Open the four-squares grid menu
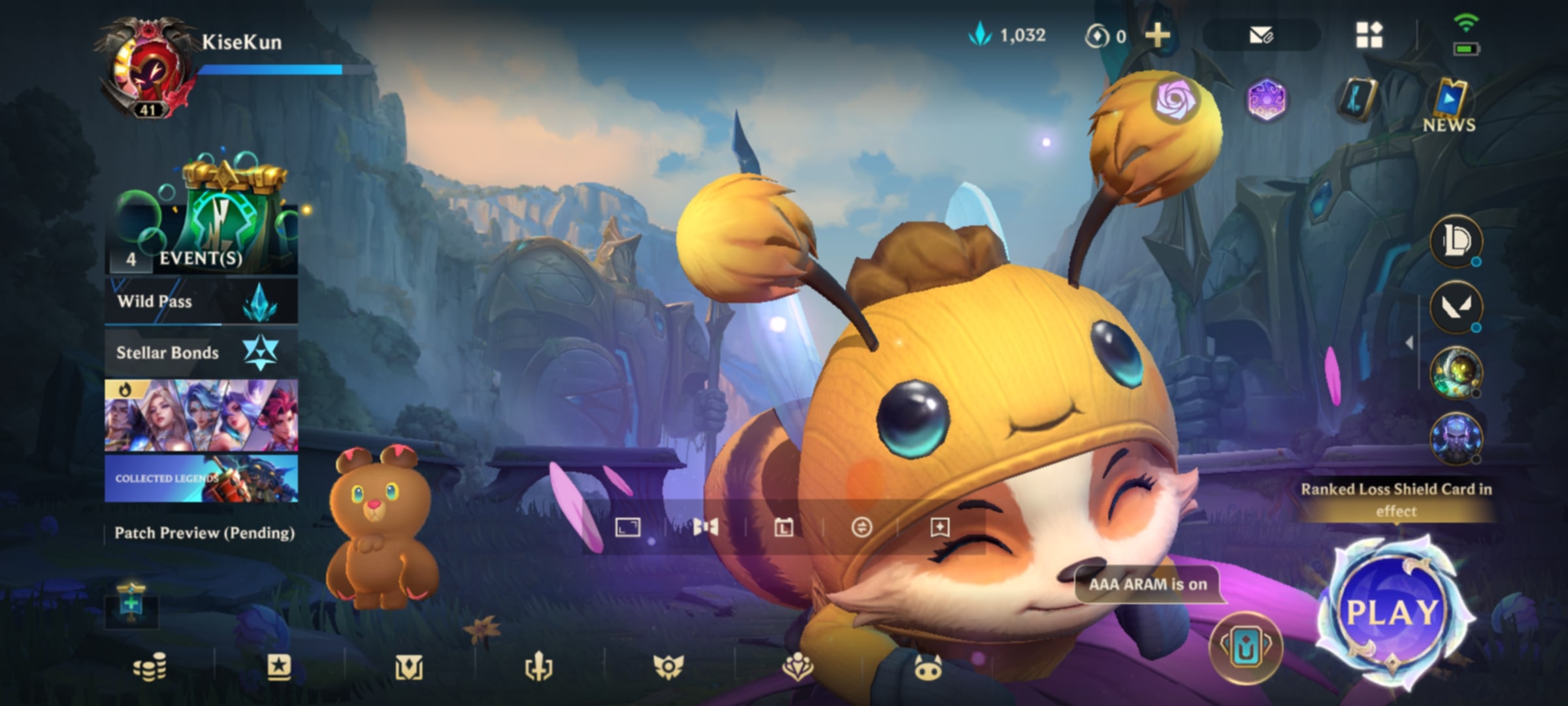The image size is (1568, 706). [1369, 35]
